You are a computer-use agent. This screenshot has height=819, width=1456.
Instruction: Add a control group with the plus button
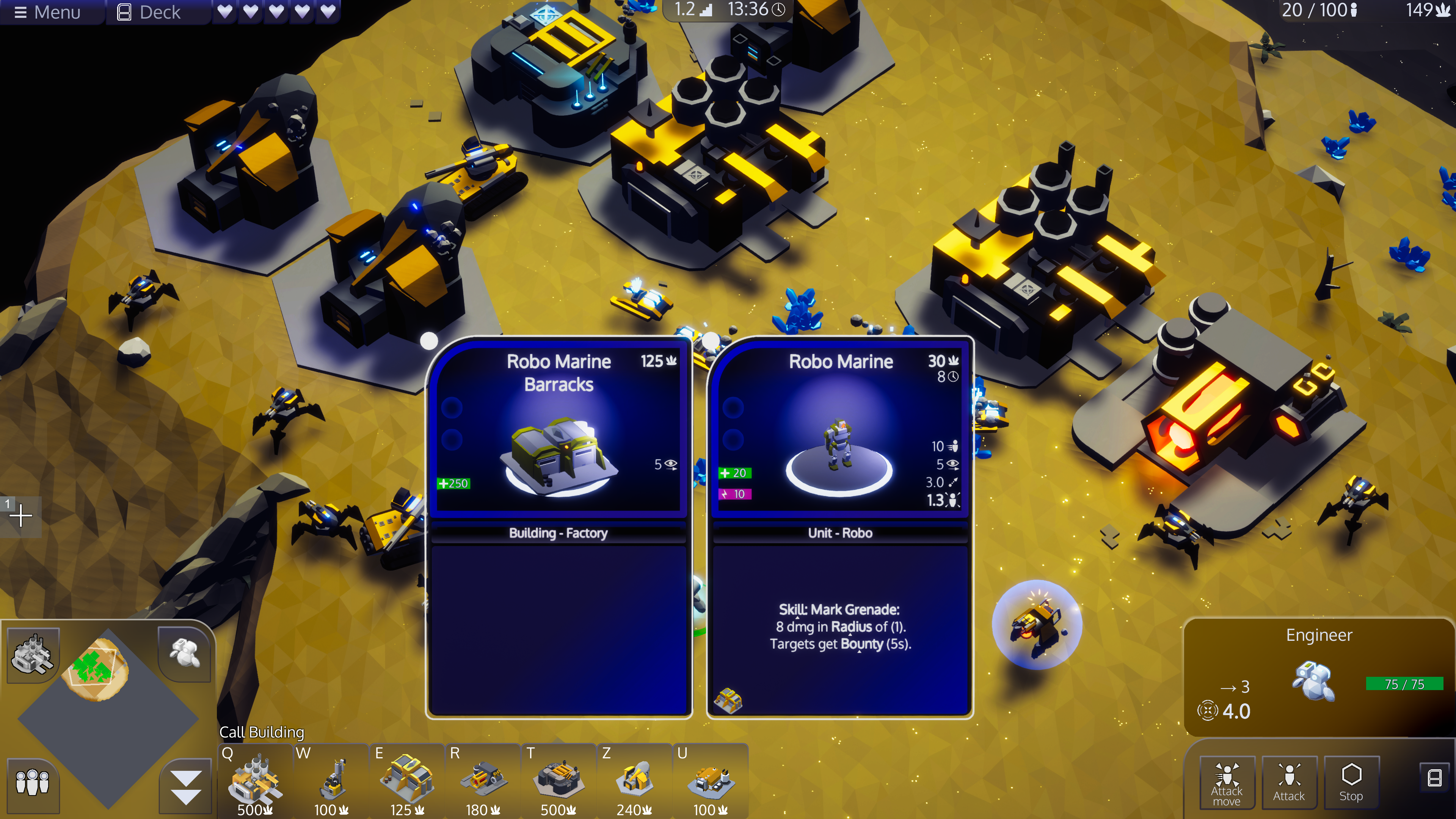pyautogui.click(x=21, y=516)
